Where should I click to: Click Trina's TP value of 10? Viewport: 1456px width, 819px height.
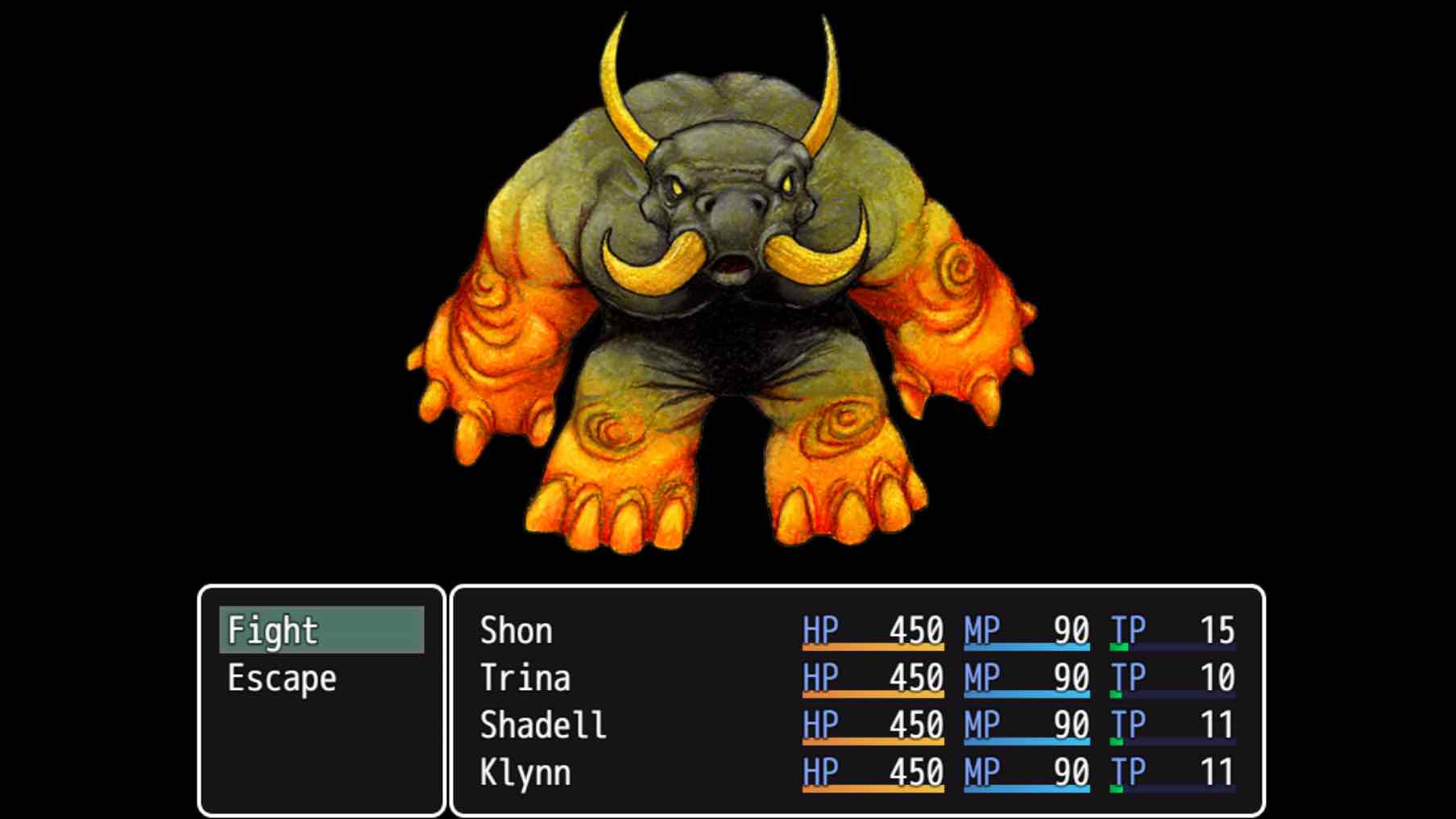click(x=1217, y=678)
